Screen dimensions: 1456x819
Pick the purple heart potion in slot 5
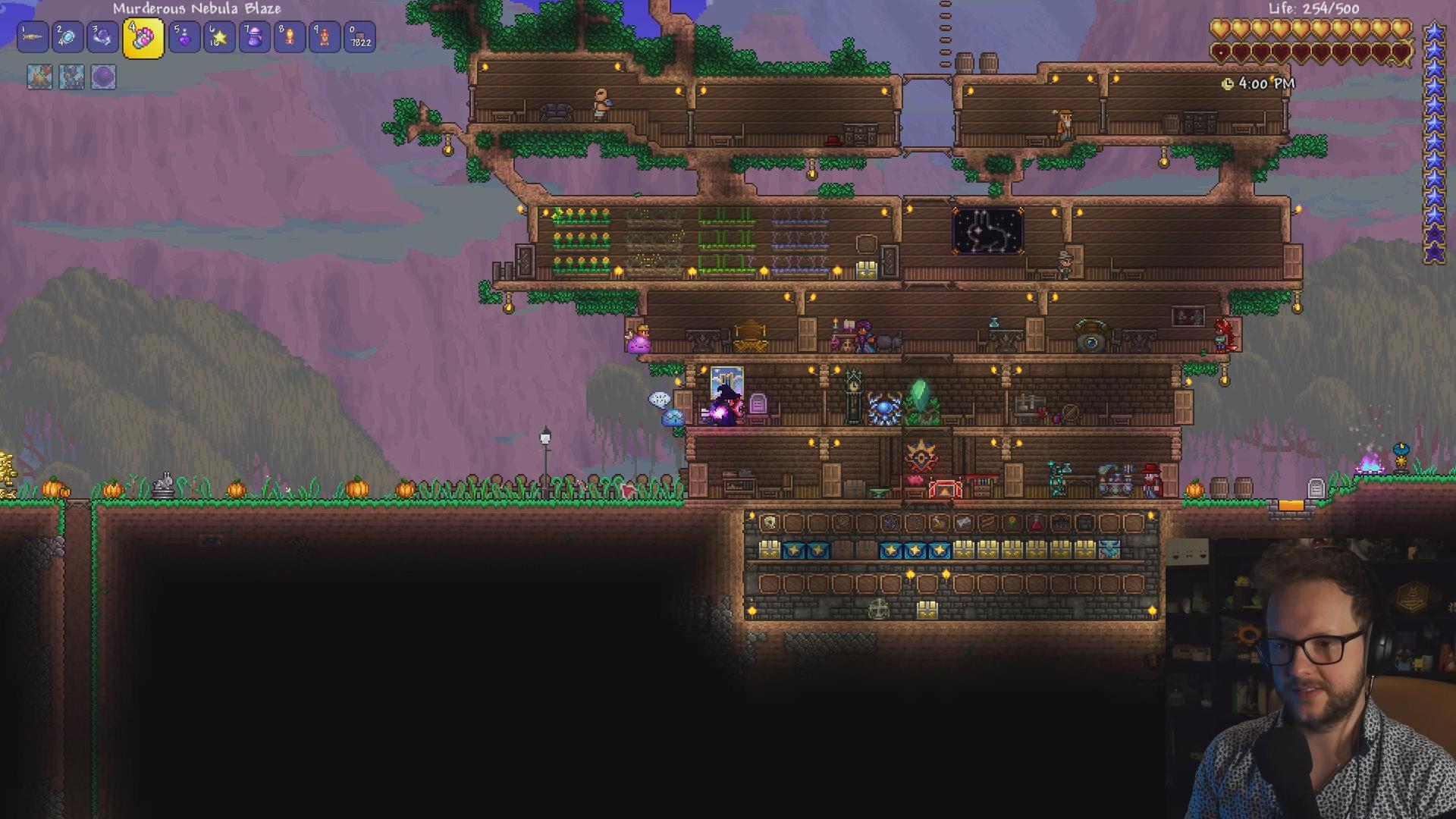pos(184,37)
